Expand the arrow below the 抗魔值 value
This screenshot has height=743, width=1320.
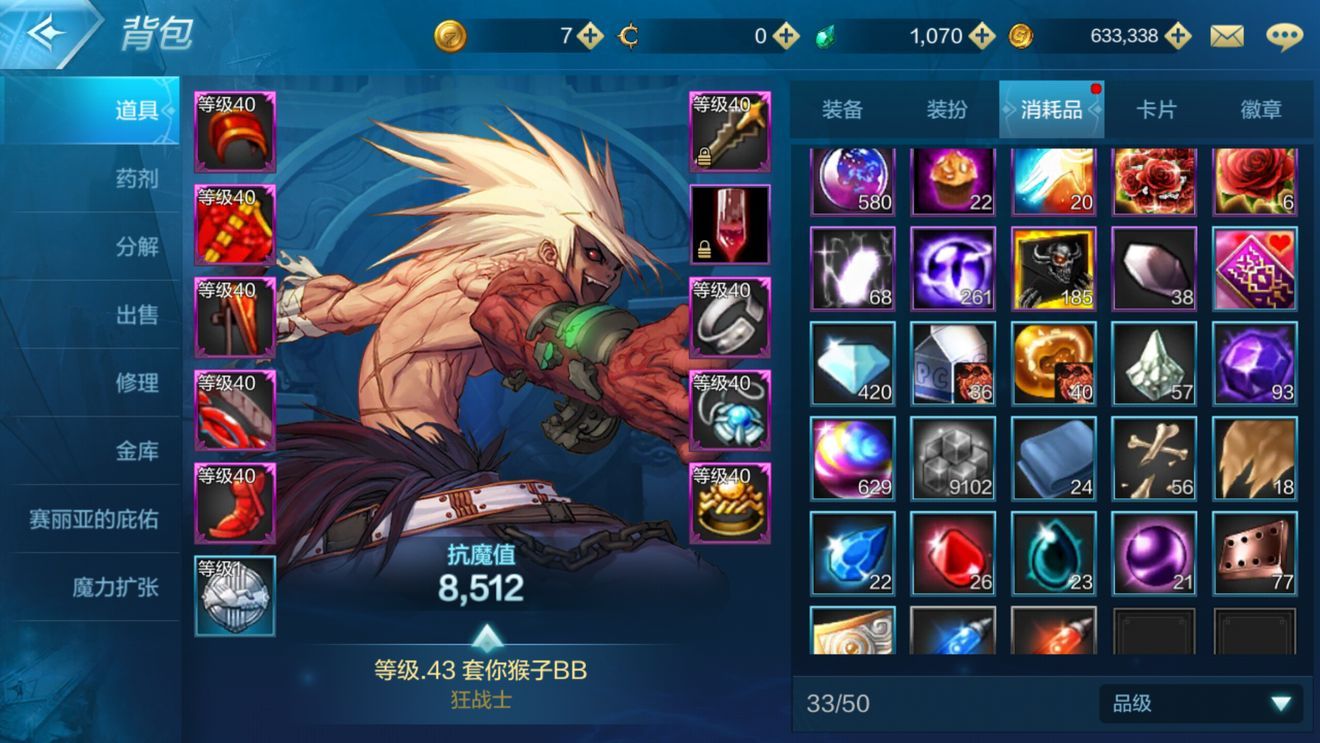[485, 636]
